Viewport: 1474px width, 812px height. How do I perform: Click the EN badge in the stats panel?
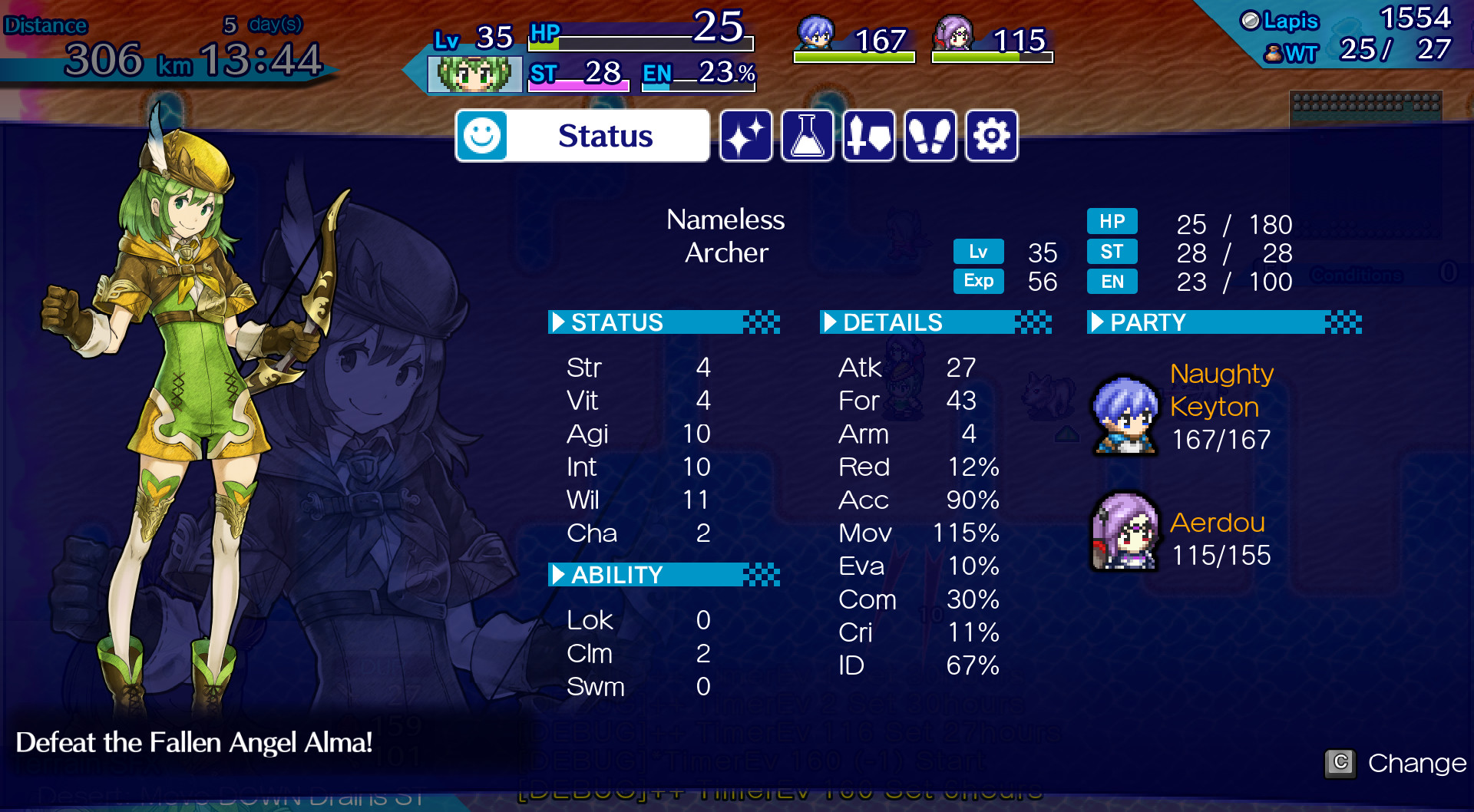[1112, 282]
